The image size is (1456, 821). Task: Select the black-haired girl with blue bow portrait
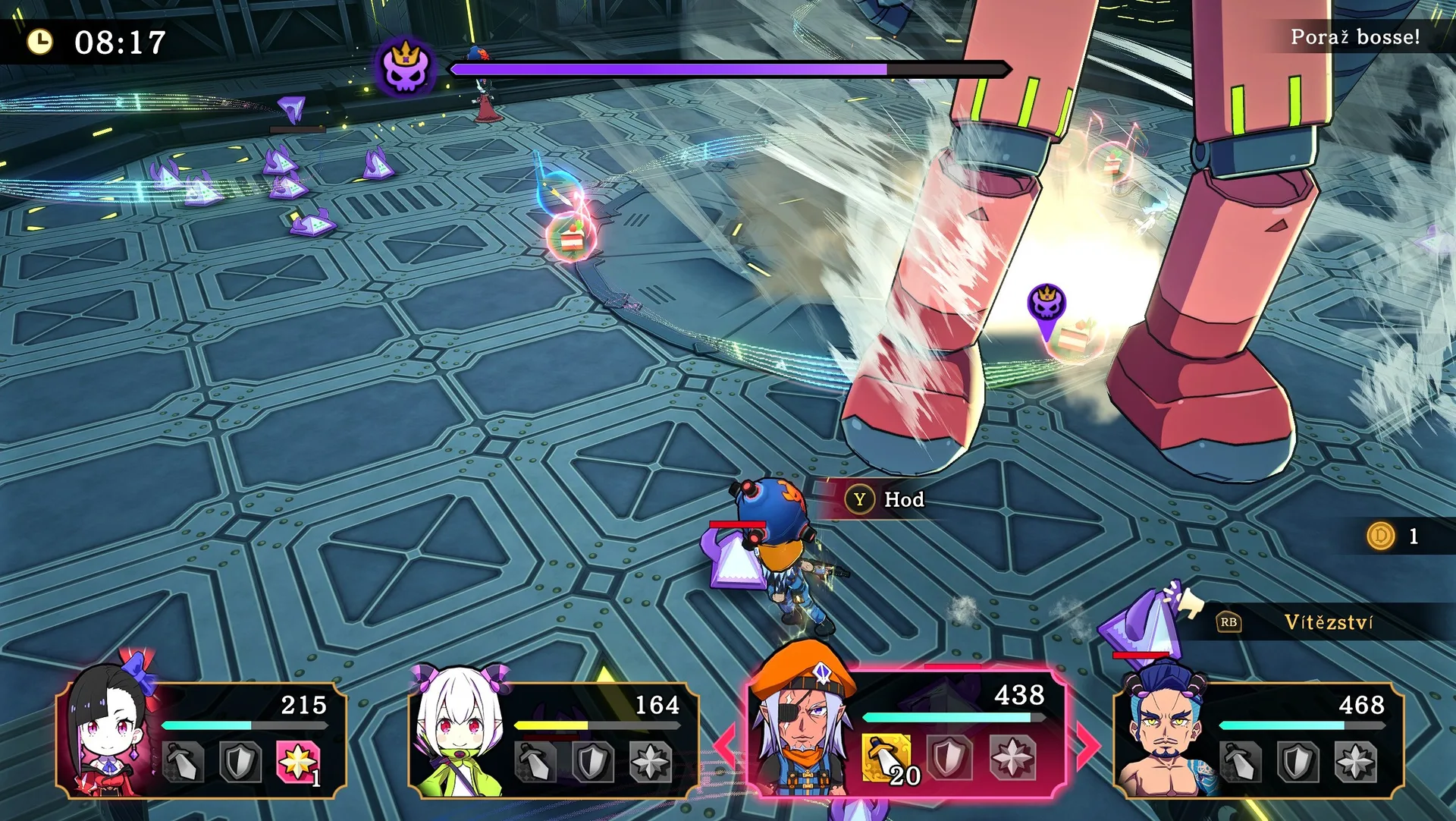[x=110, y=728]
